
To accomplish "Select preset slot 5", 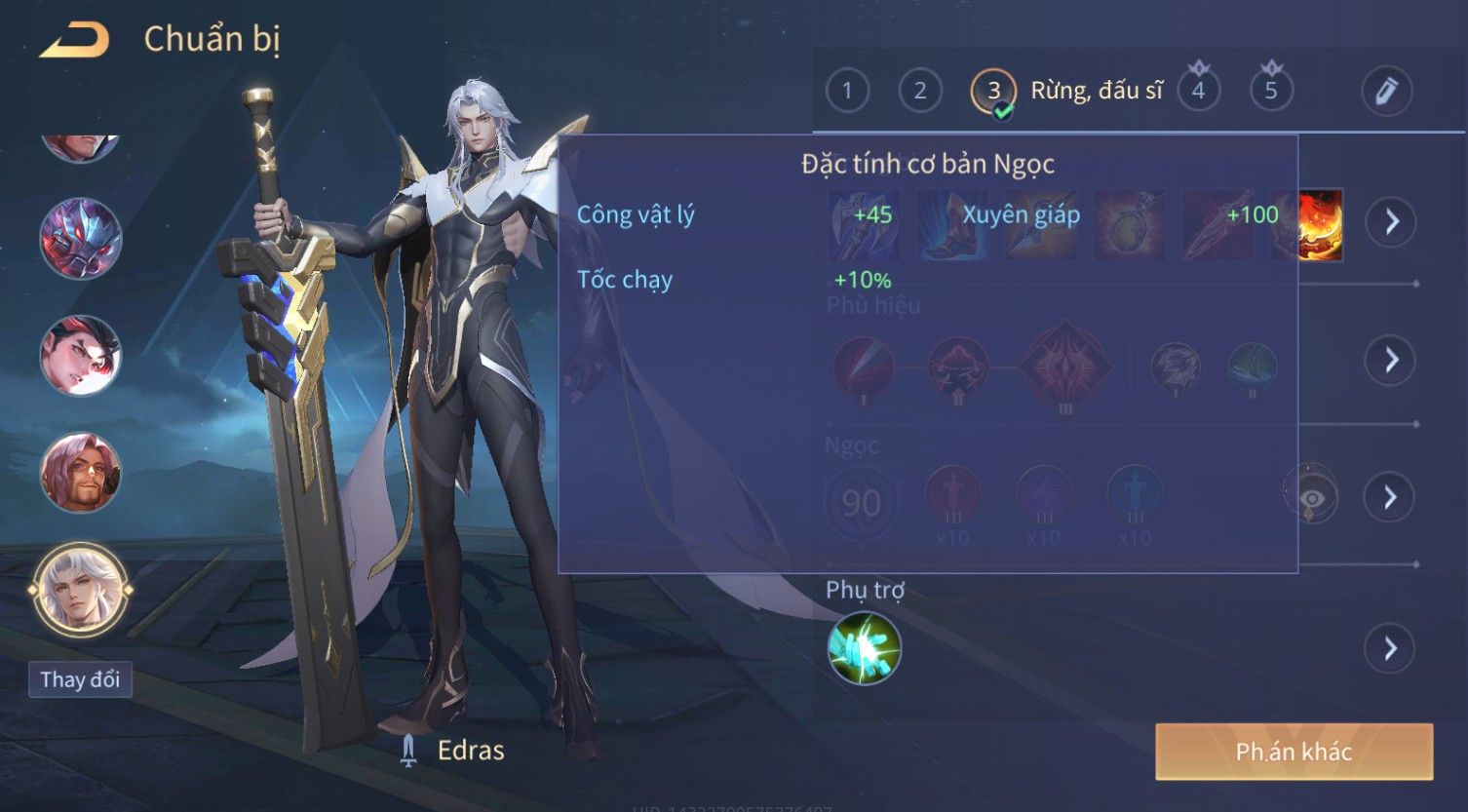I will 1270,91.
